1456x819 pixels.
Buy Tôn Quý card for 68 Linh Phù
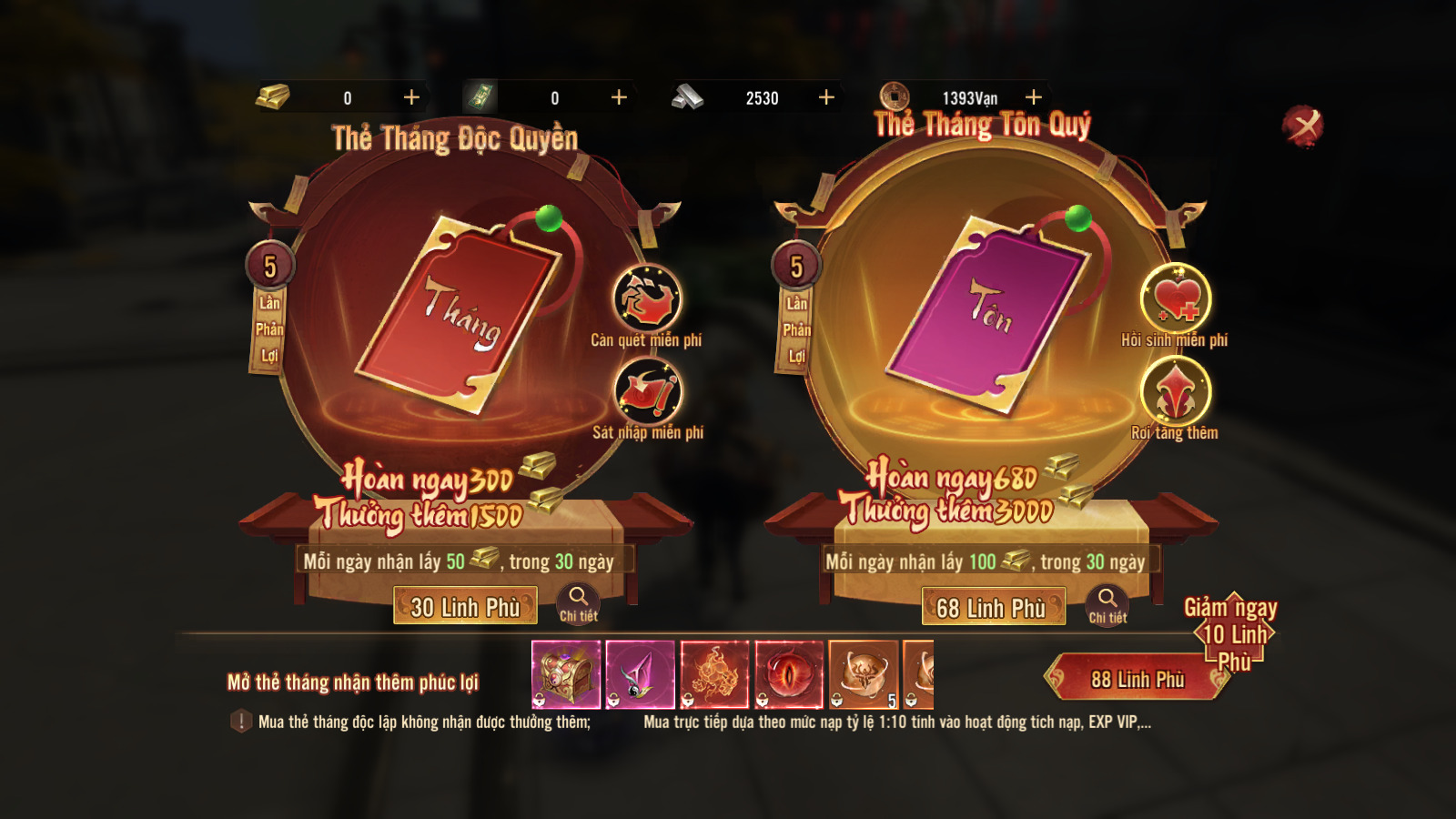(x=993, y=607)
